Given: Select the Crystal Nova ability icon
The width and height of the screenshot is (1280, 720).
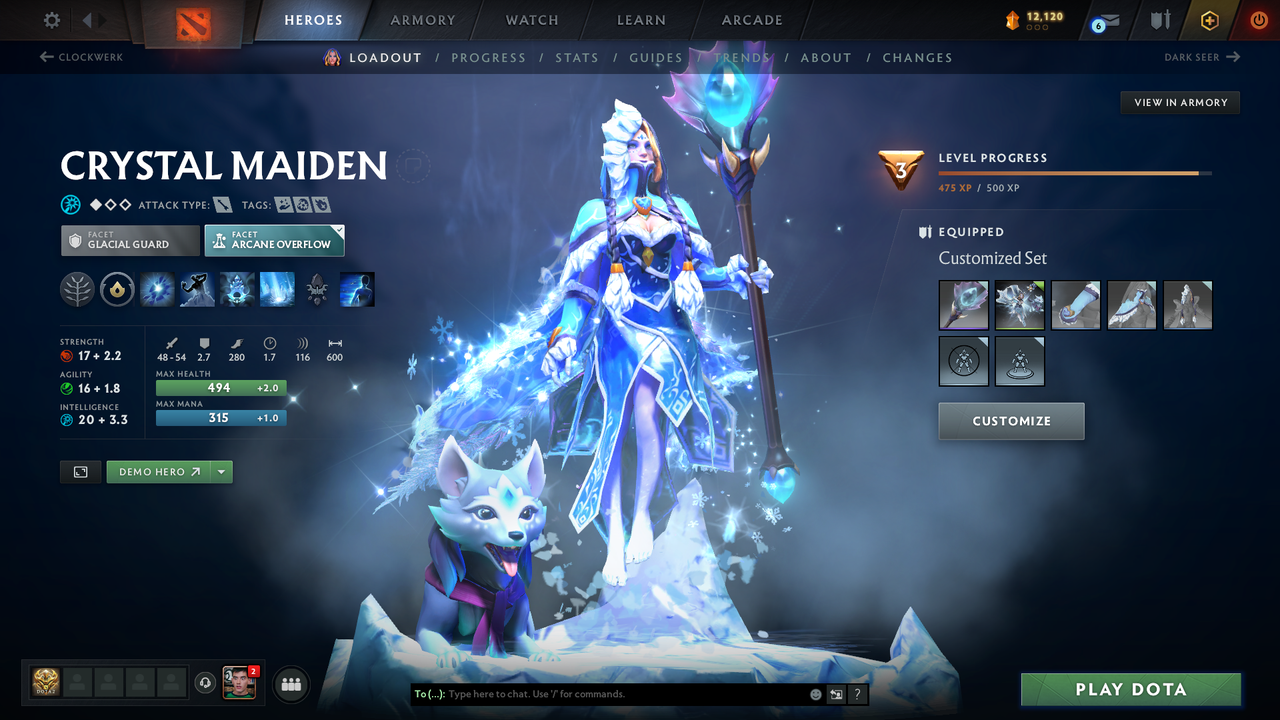Looking at the screenshot, I should pyautogui.click(x=157, y=289).
